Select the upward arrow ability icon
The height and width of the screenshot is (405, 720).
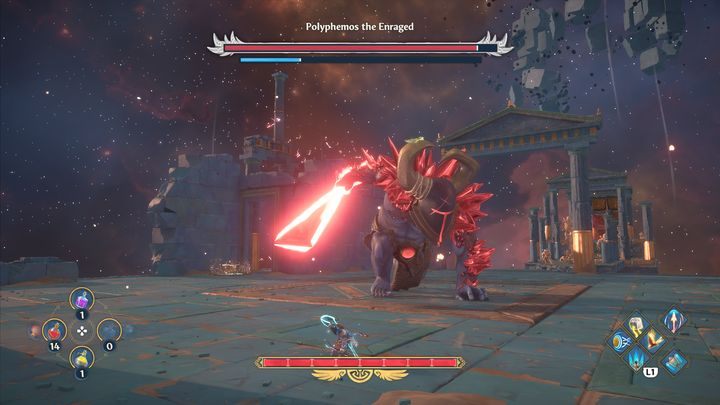(673, 320)
